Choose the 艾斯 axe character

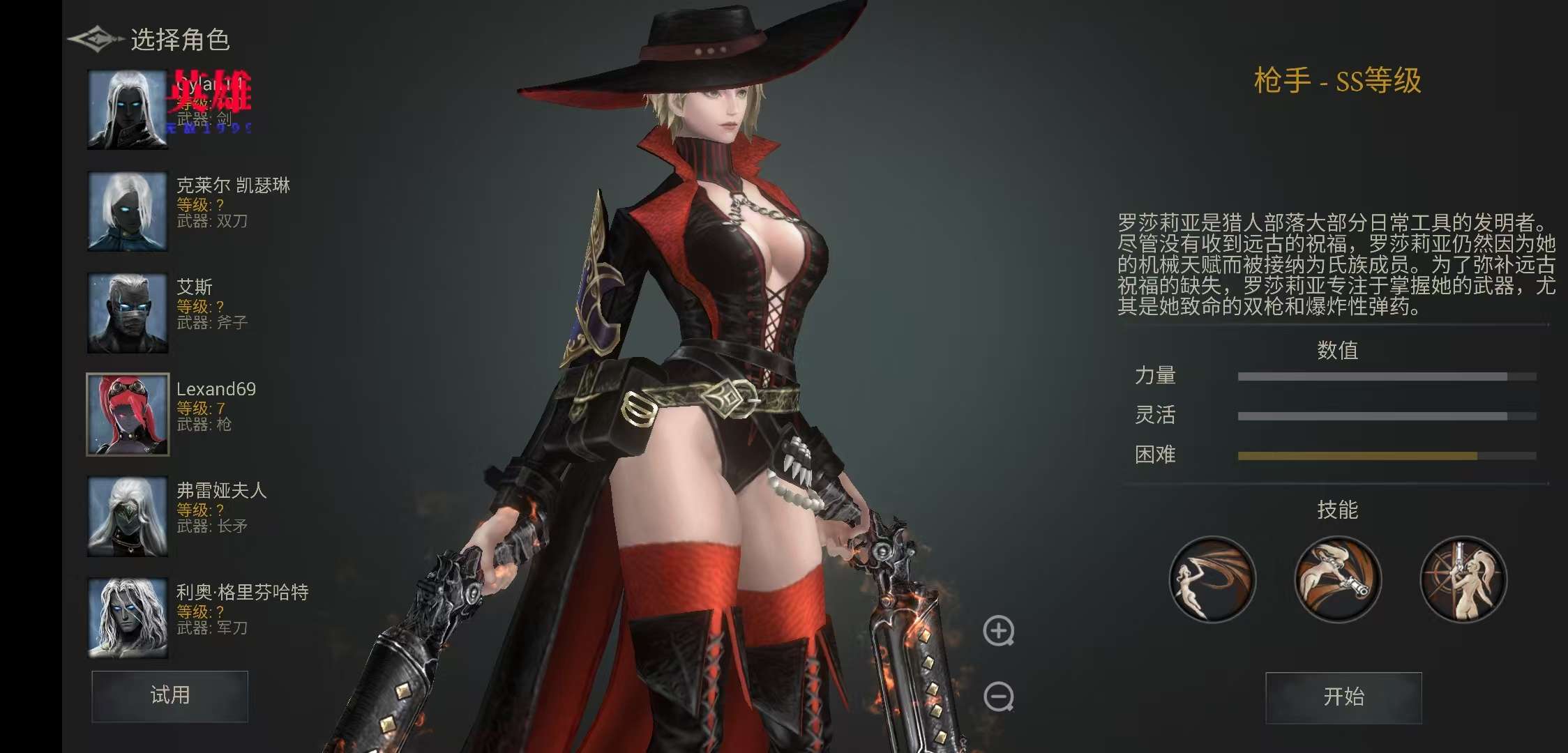click(128, 313)
